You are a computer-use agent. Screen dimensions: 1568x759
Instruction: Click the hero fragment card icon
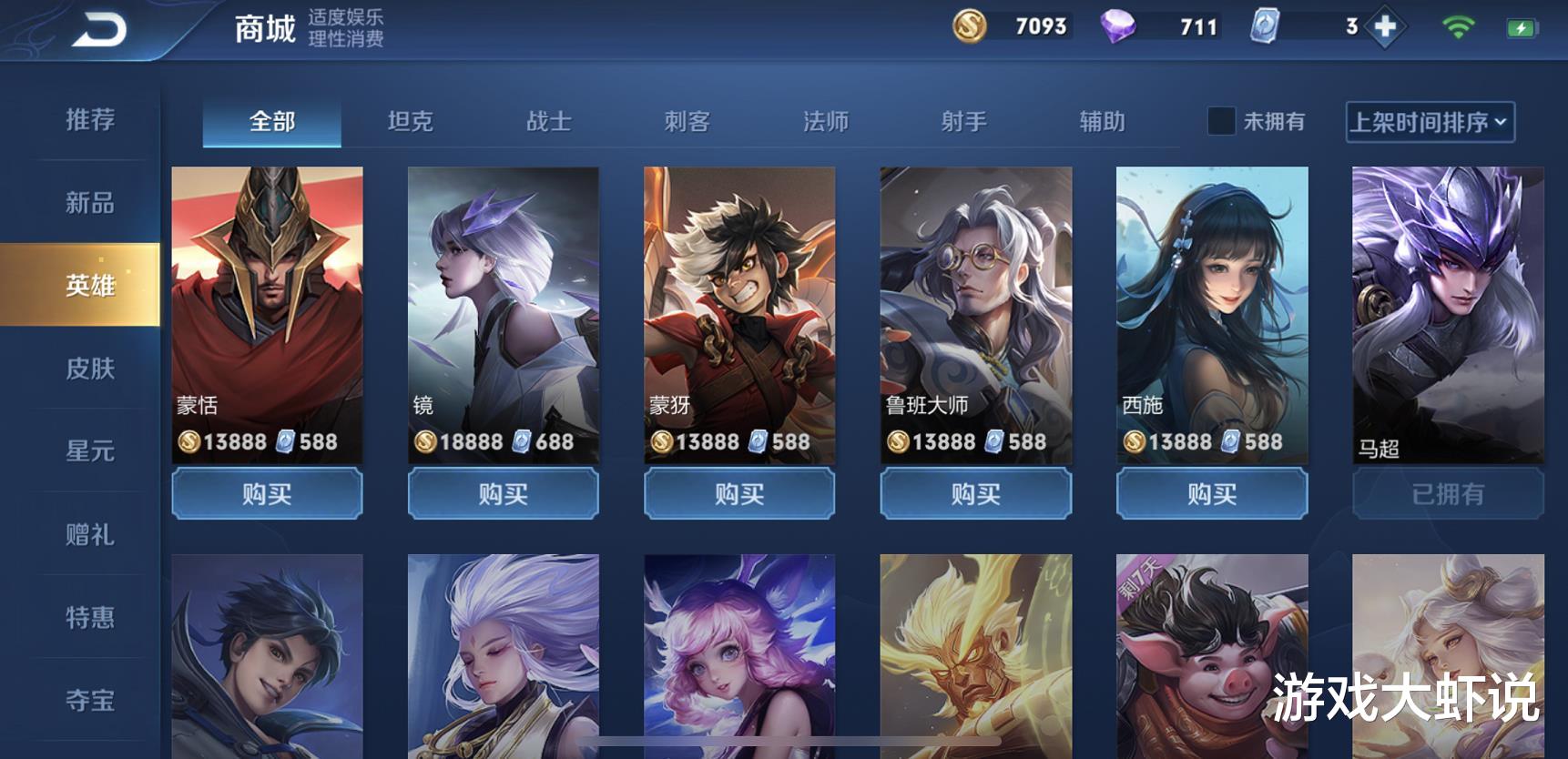coord(1264,26)
